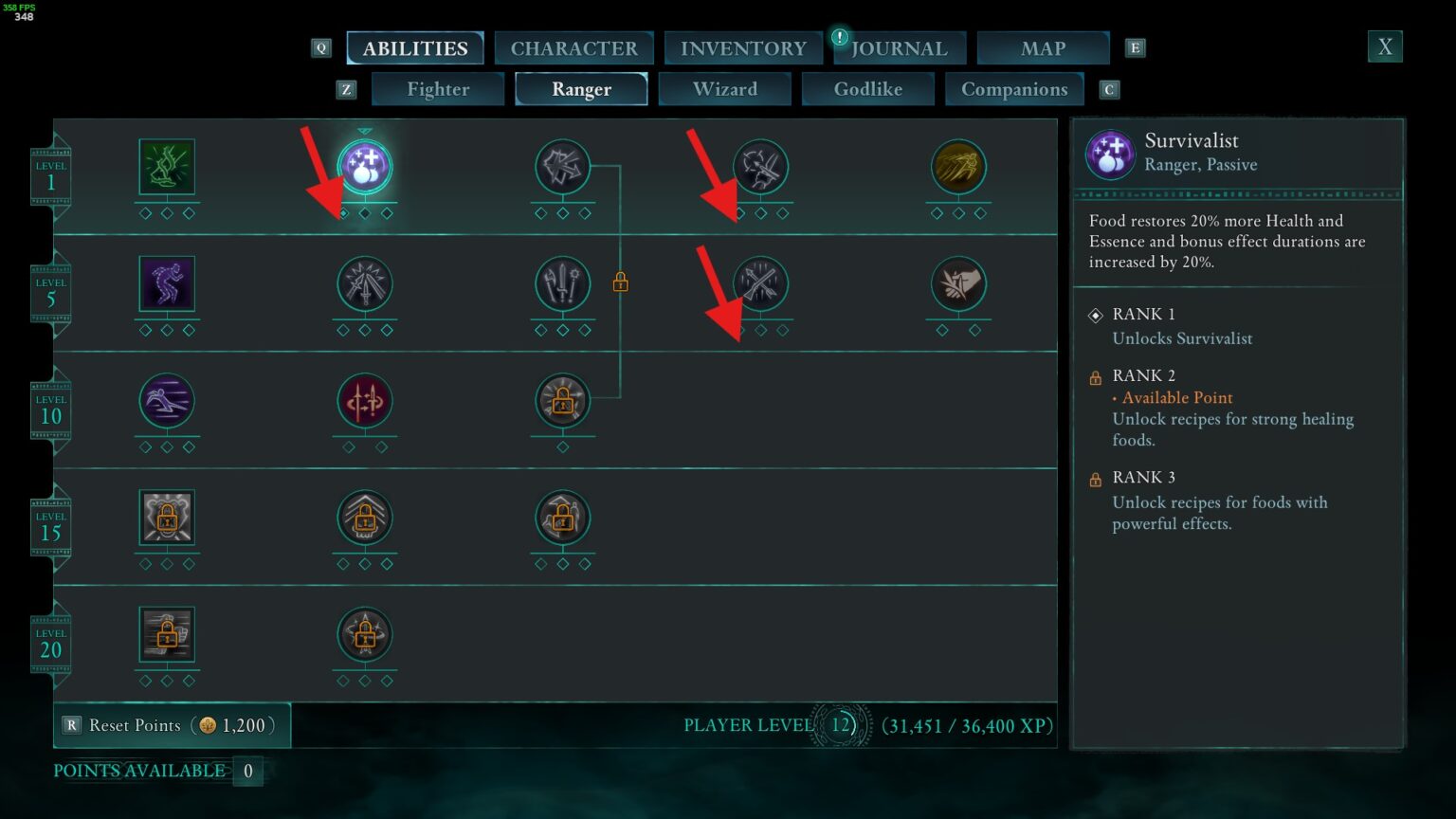
Task: Switch to the Fighter subtab
Action: click(x=437, y=89)
